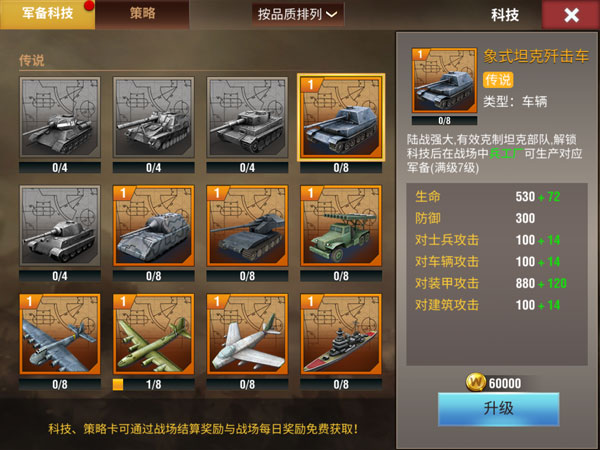This screenshot has width=600, height=450.
Task: Tap the blue 升级 upgrade button
Action: click(x=498, y=410)
